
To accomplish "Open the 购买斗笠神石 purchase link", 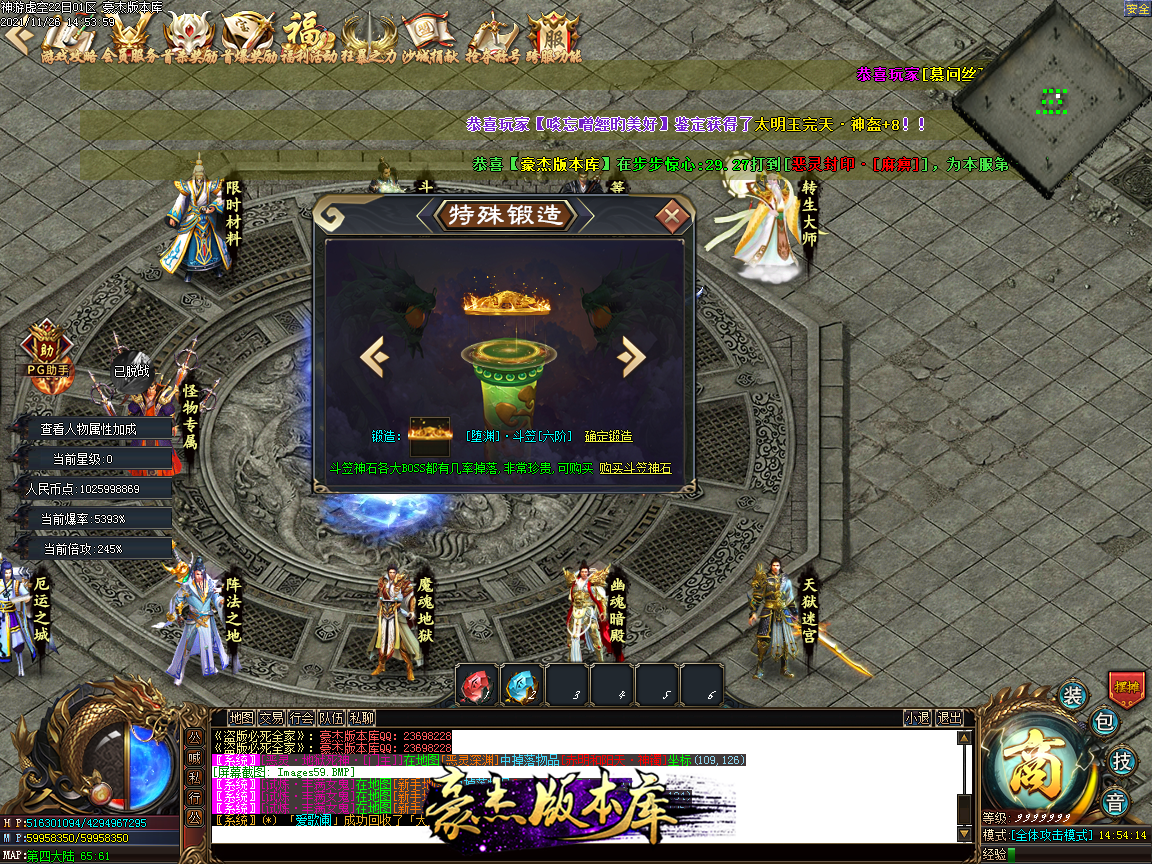I will [x=635, y=468].
